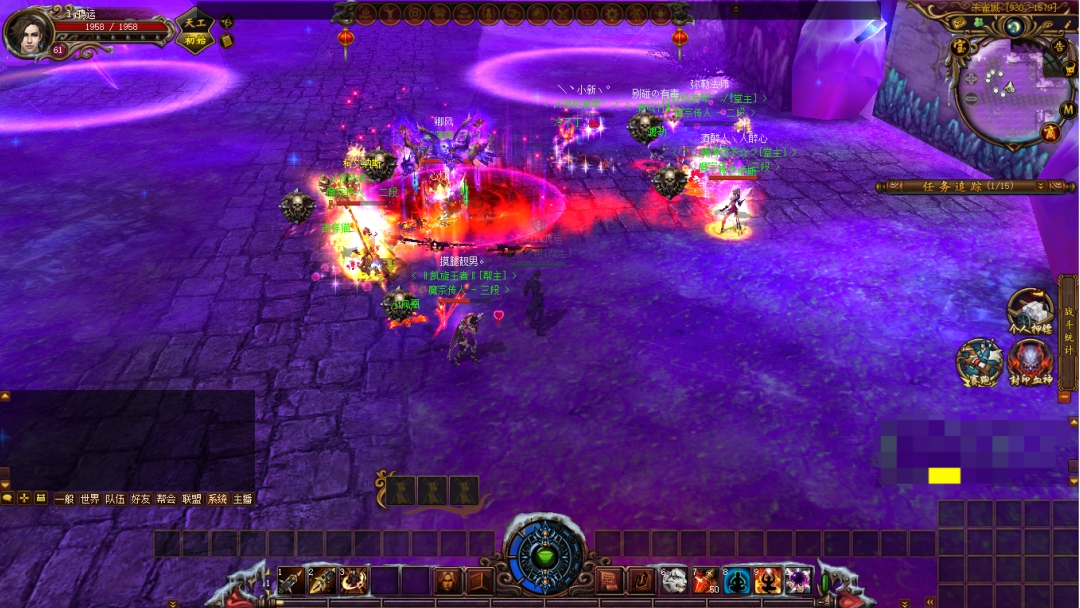Open the 个人押镖 escort event icon

coord(1029,310)
